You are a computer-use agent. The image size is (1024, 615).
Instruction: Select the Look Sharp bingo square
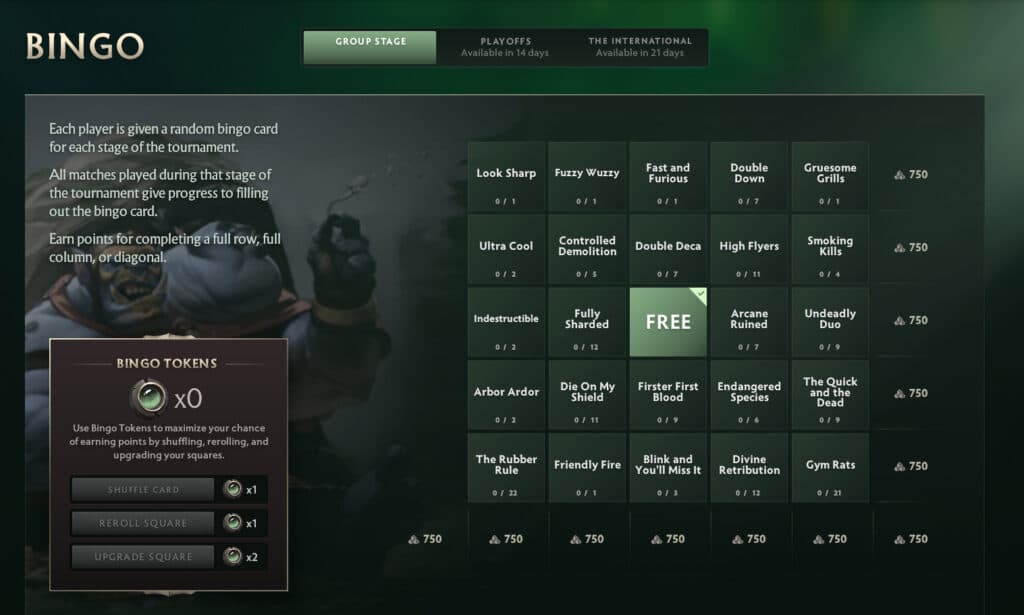coord(506,176)
